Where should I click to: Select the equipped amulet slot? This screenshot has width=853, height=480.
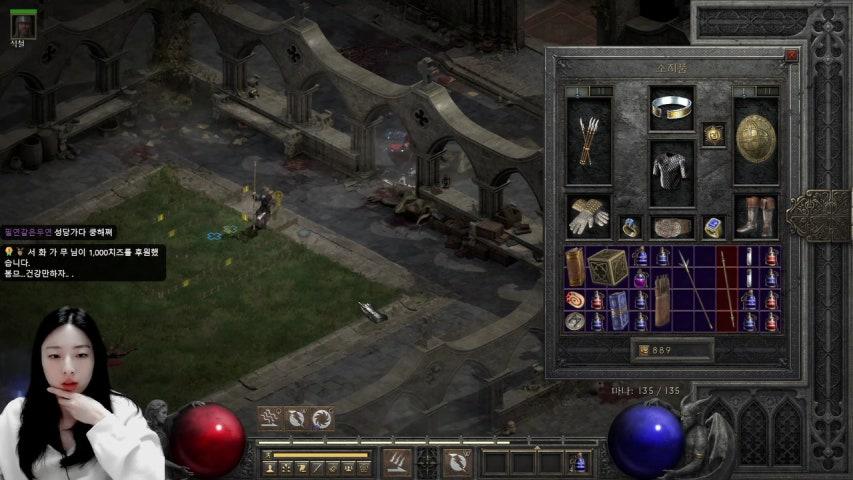[x=713, y=134]
